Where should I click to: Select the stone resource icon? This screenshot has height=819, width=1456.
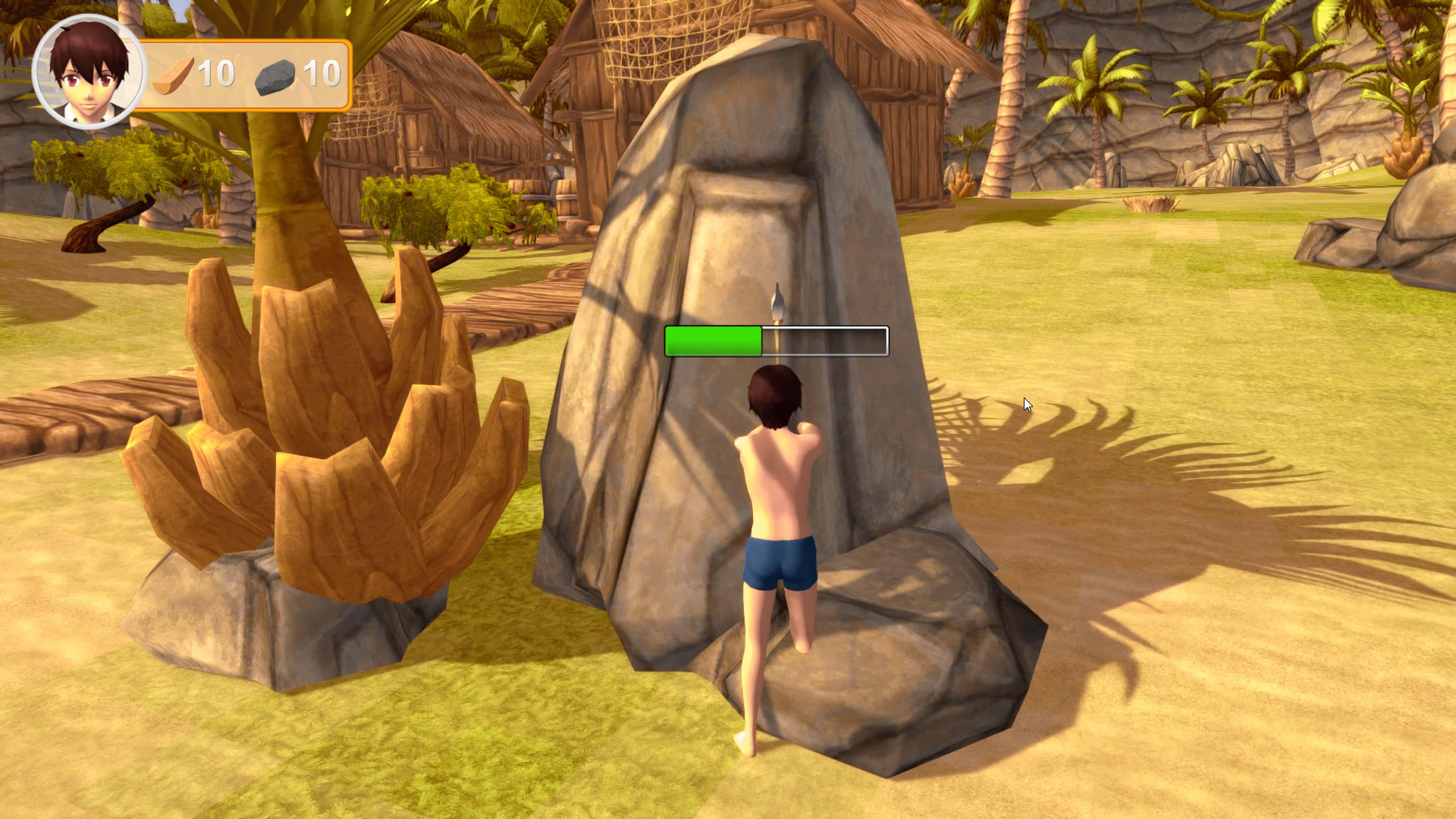[275, 77]
